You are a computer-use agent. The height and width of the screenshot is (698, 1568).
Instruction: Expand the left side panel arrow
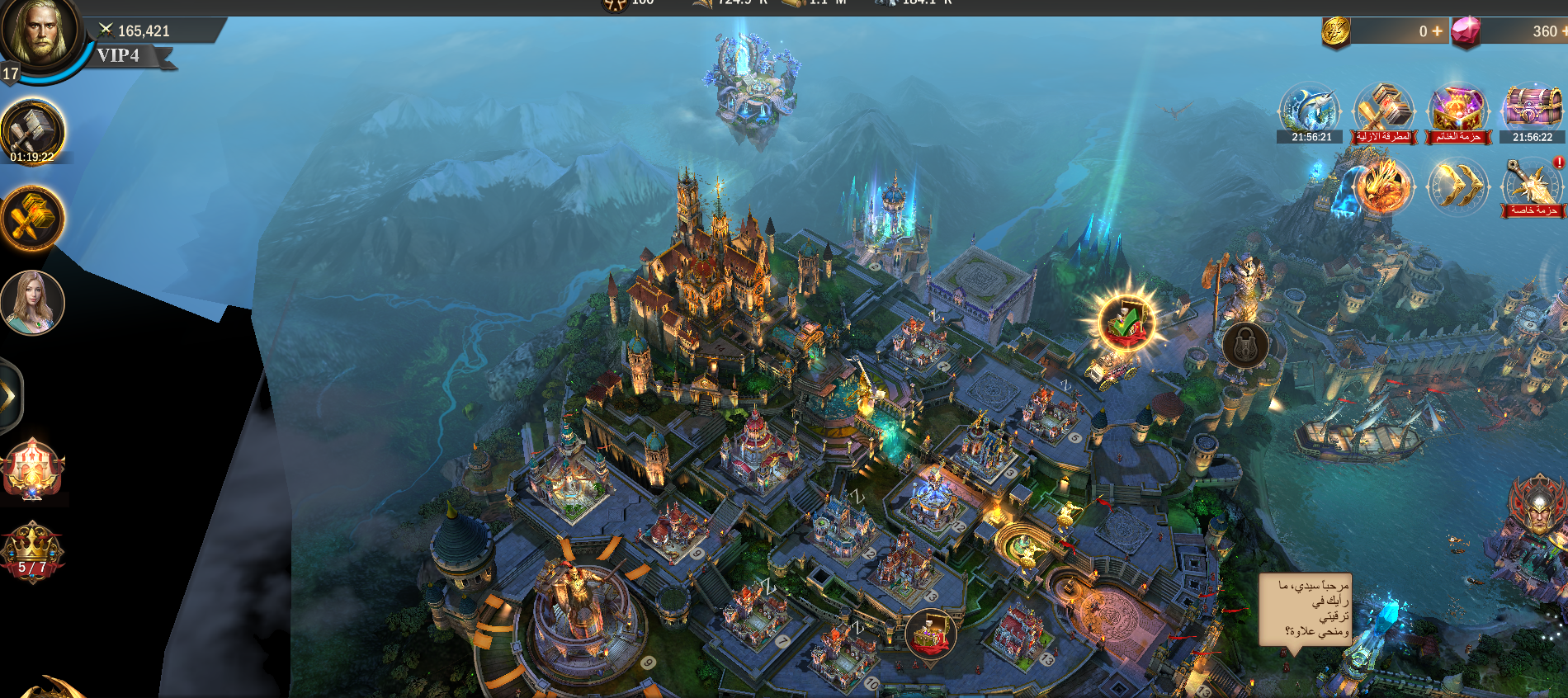(10, 397)
